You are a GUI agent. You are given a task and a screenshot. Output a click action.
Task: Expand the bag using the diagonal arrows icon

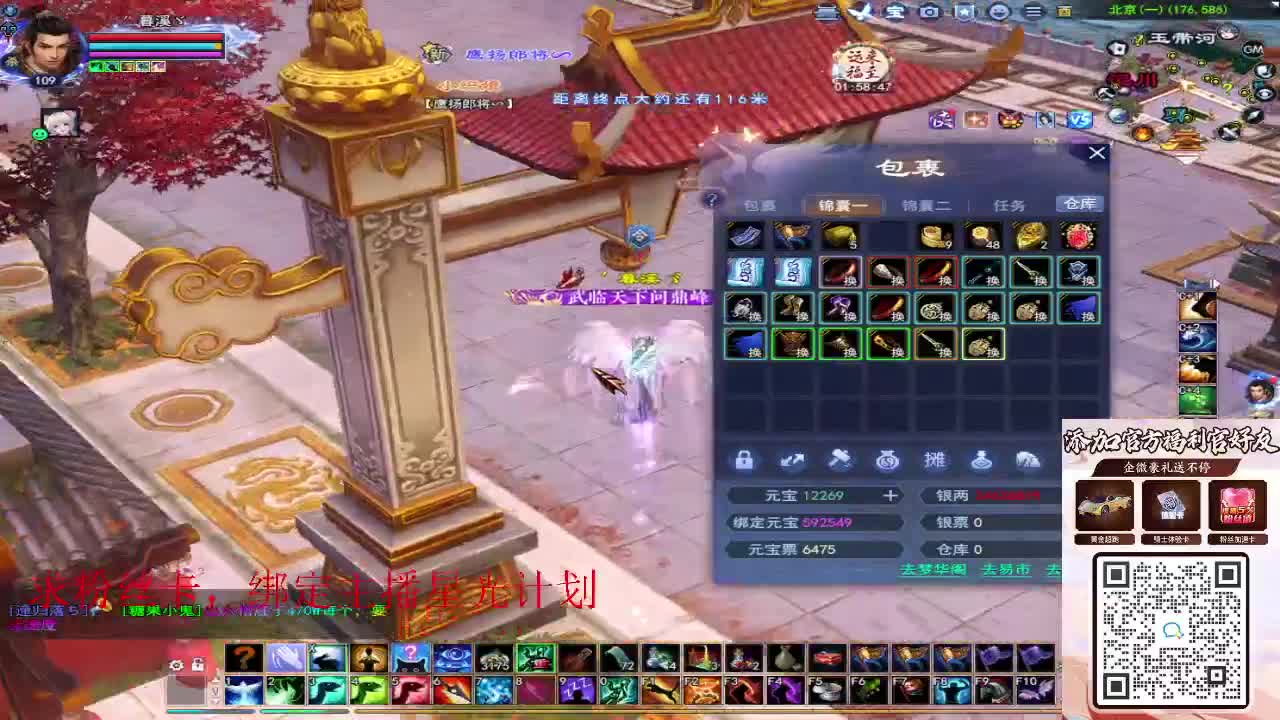pyautogui.click(x=793, y=460)
